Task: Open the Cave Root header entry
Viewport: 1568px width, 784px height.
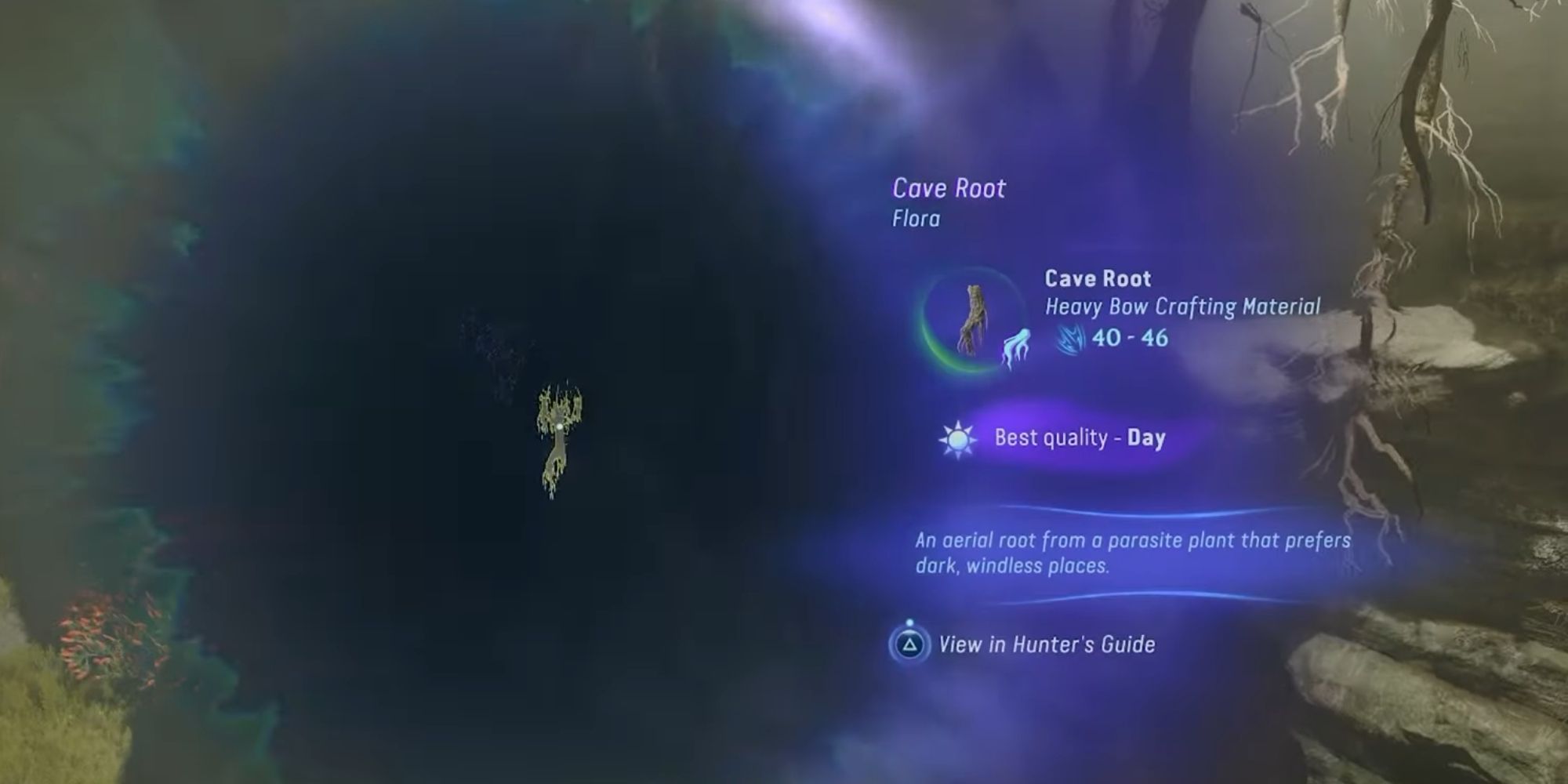Action: pyautogui.click(x=949, y=189)
